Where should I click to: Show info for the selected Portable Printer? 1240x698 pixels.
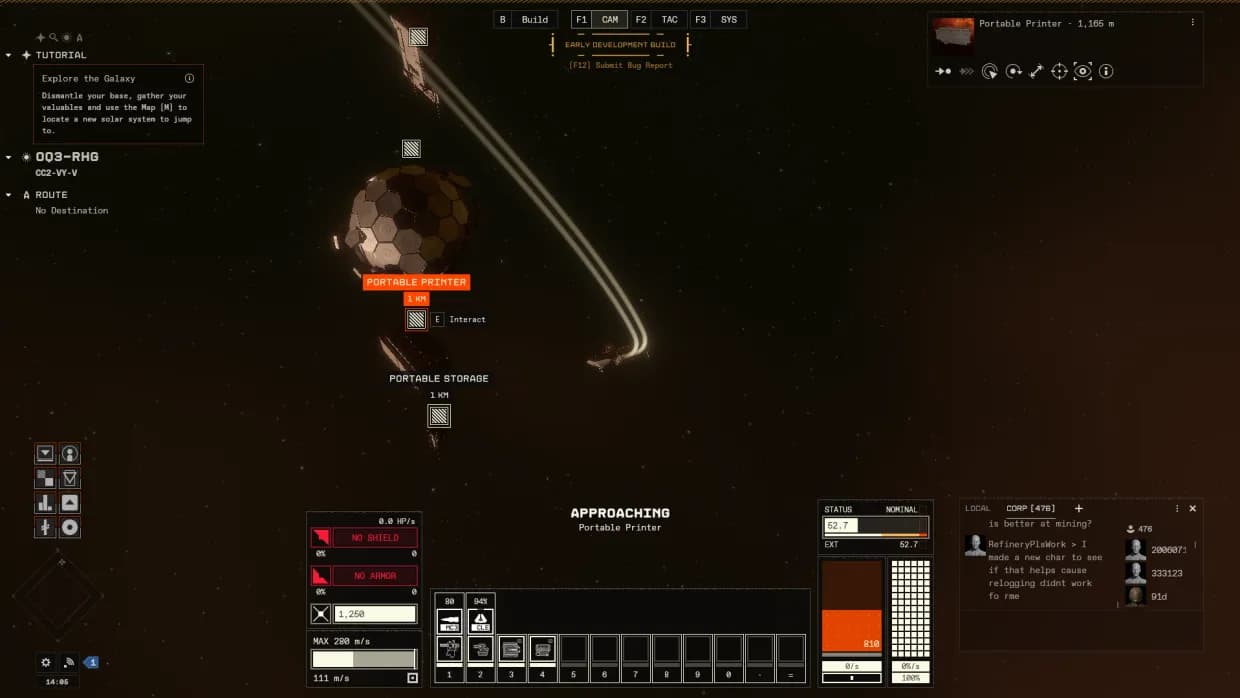click(x=1106, y=71)
